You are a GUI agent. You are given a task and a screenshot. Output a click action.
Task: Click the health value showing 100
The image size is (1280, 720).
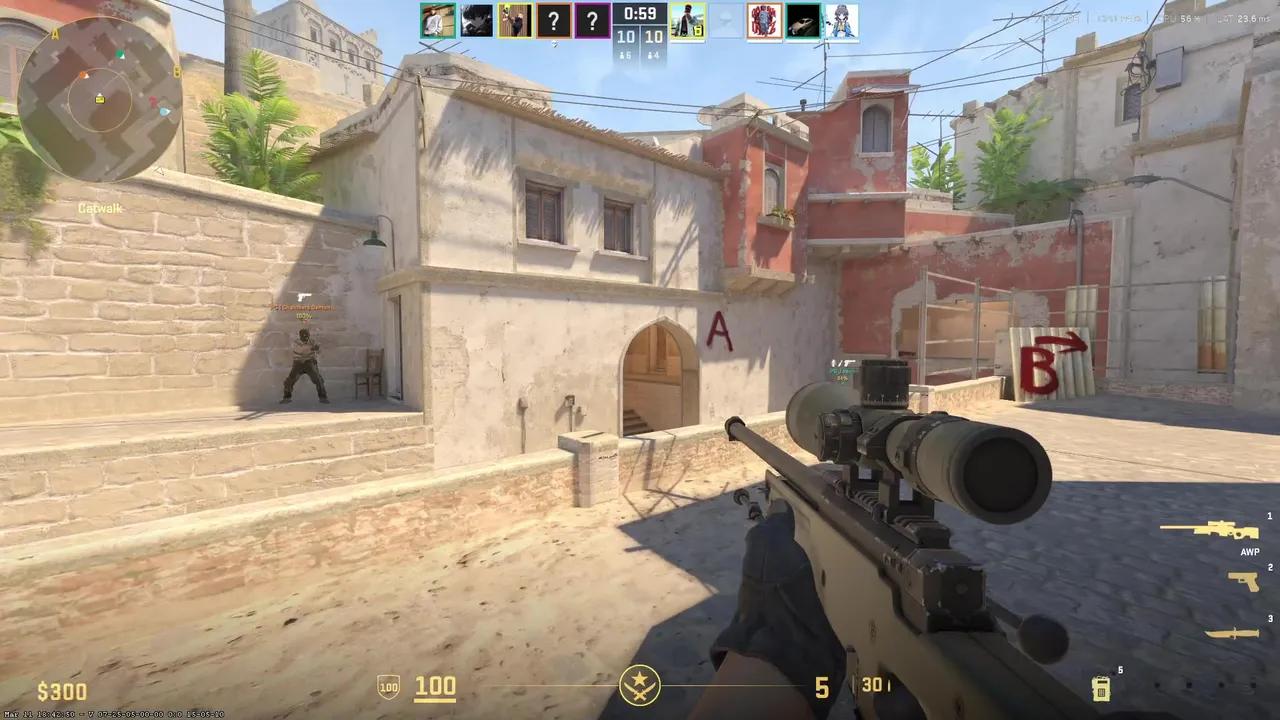coord(434,687)
